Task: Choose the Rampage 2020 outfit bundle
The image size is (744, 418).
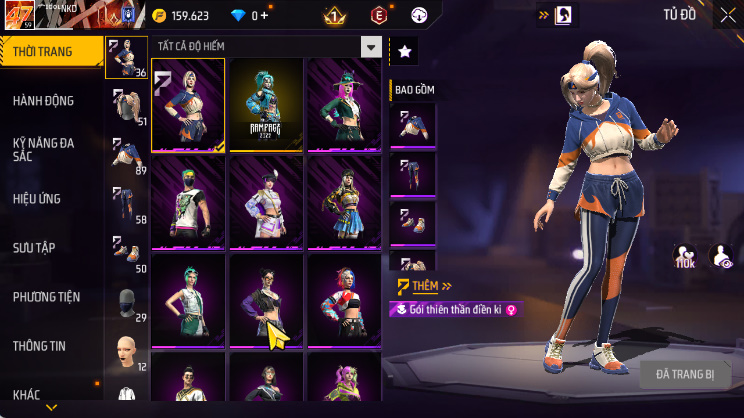Action: (x=266, y=104)
